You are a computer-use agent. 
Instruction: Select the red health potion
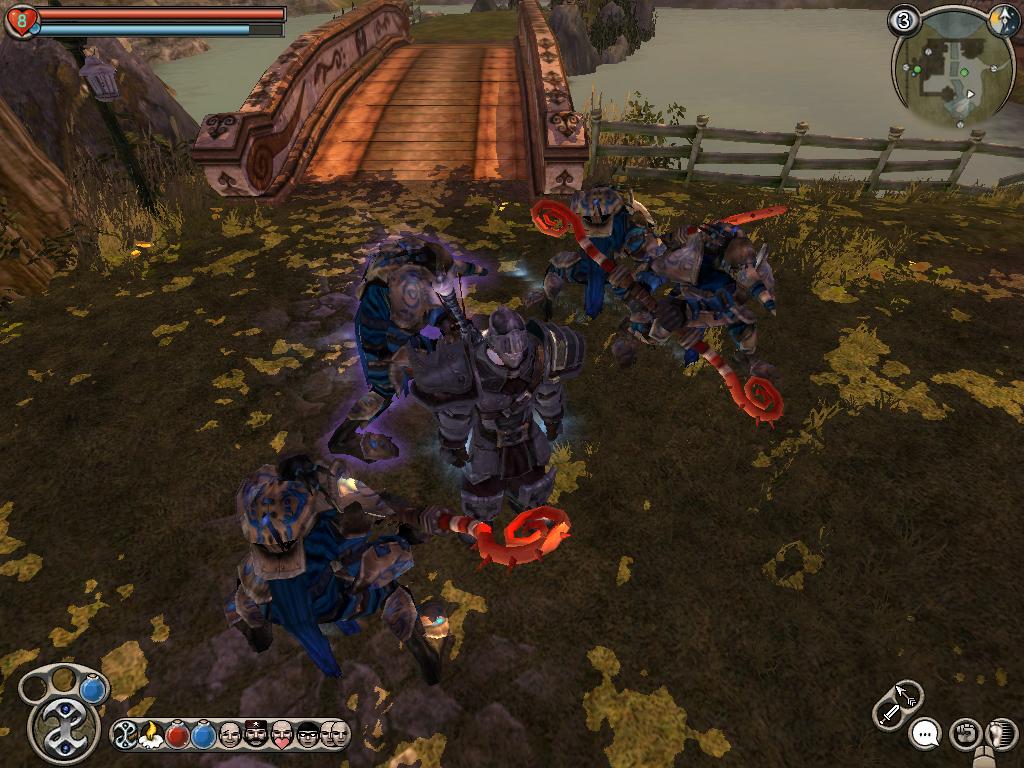(177, 736)
